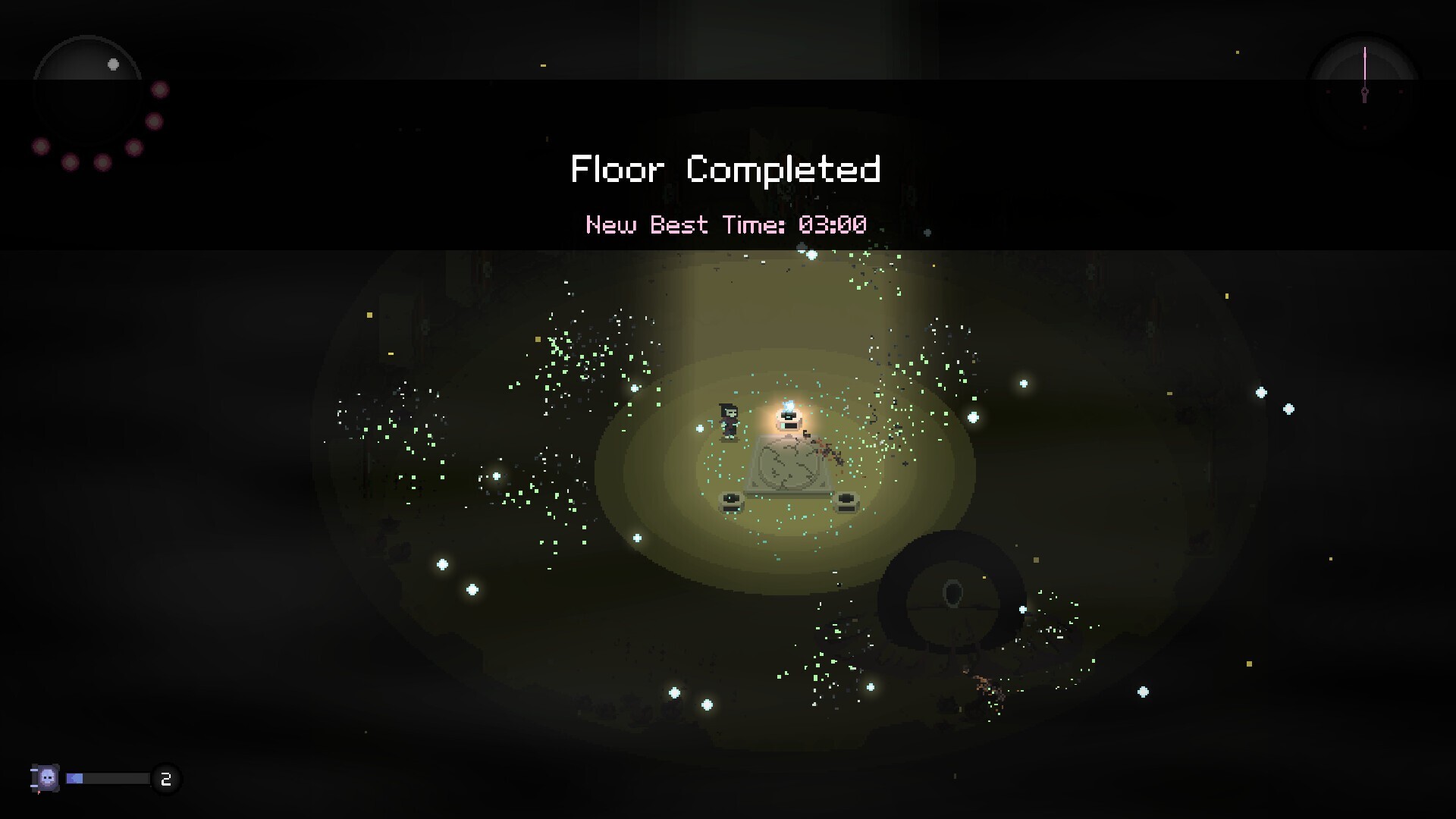The image size is (1456, 819).
Task: Select the player character standing by the altar
Action: (x=729, y=422)
